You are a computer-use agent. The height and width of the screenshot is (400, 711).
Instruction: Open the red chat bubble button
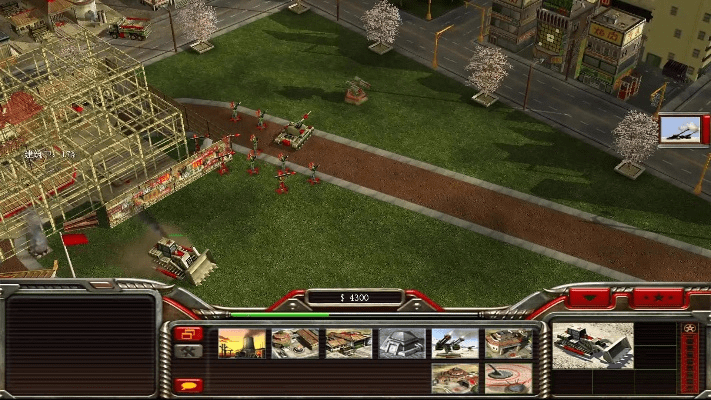188,385
